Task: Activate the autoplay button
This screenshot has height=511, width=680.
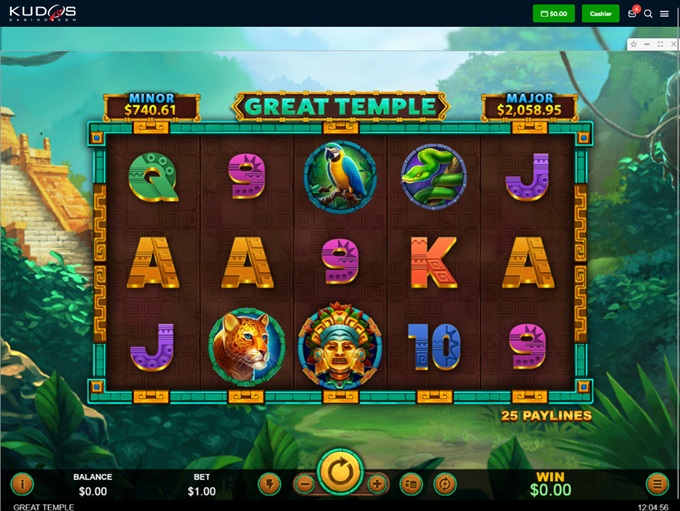Action: tap(445, 484)
